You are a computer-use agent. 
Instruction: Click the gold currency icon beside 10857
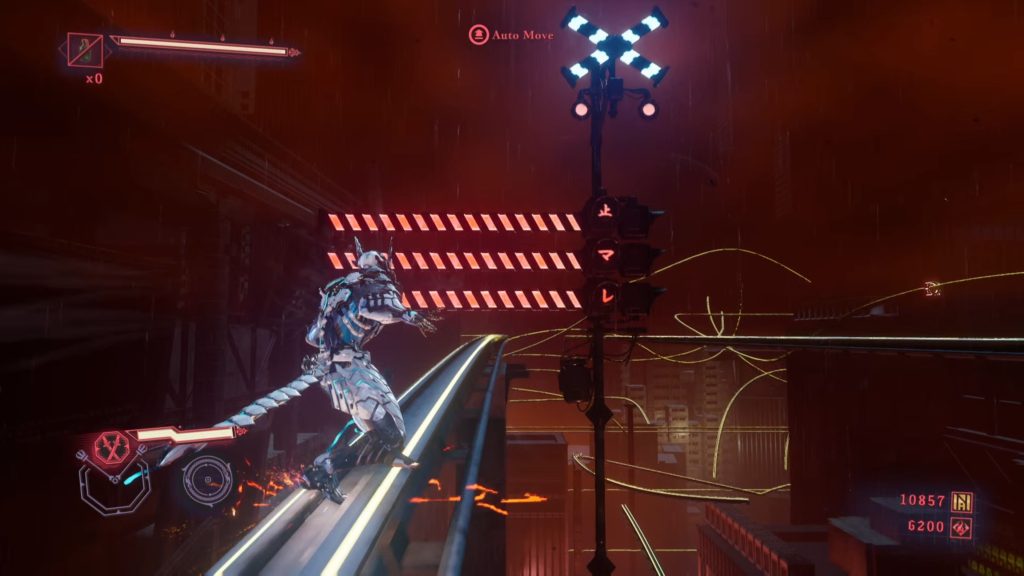click(964, 501)
